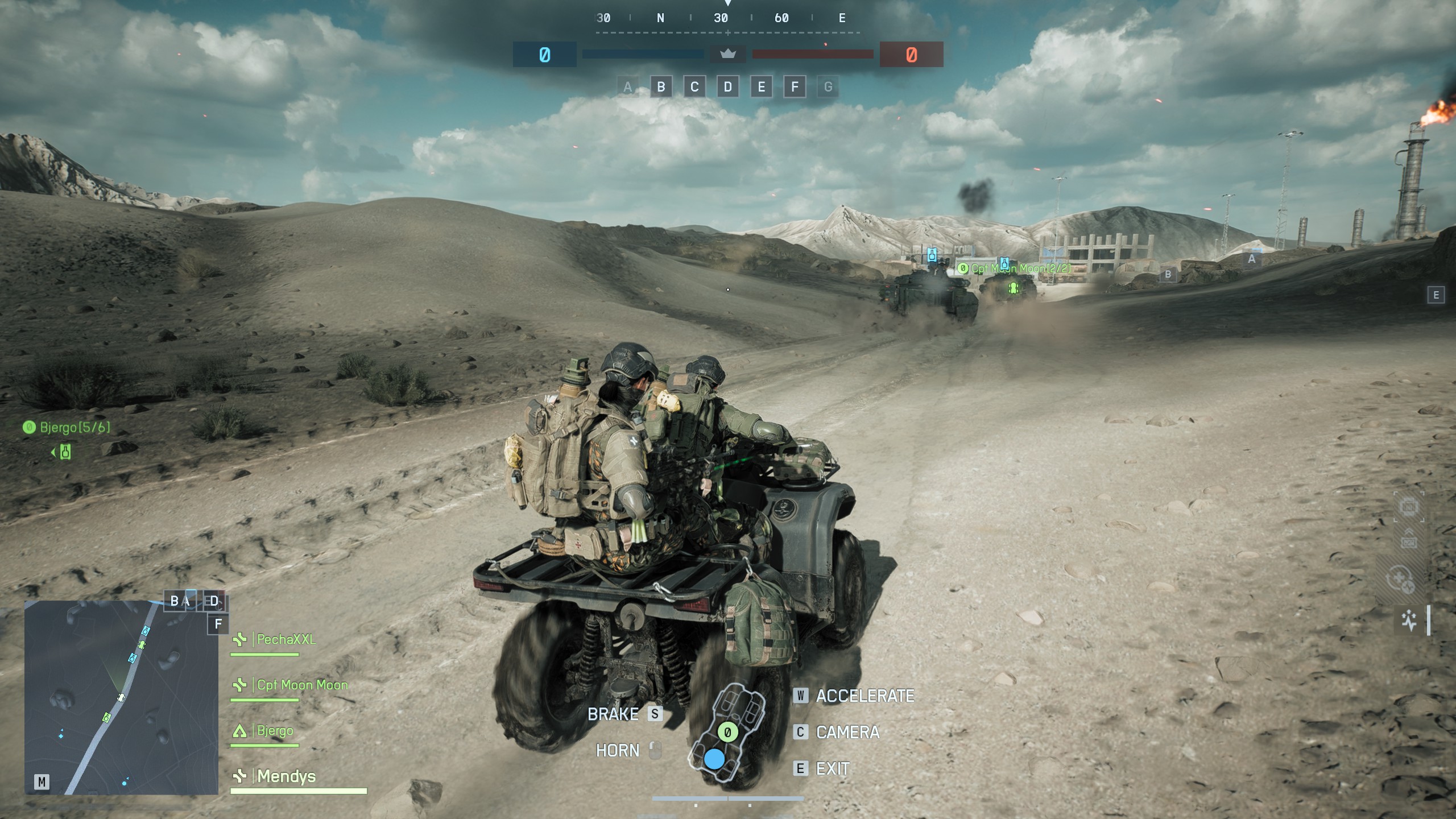Image resolution: width=1456 pixels, height=819 pixels.
Task: Select objective A in the top objective bar
Action: pyautogui.click(x=627, y=87)
